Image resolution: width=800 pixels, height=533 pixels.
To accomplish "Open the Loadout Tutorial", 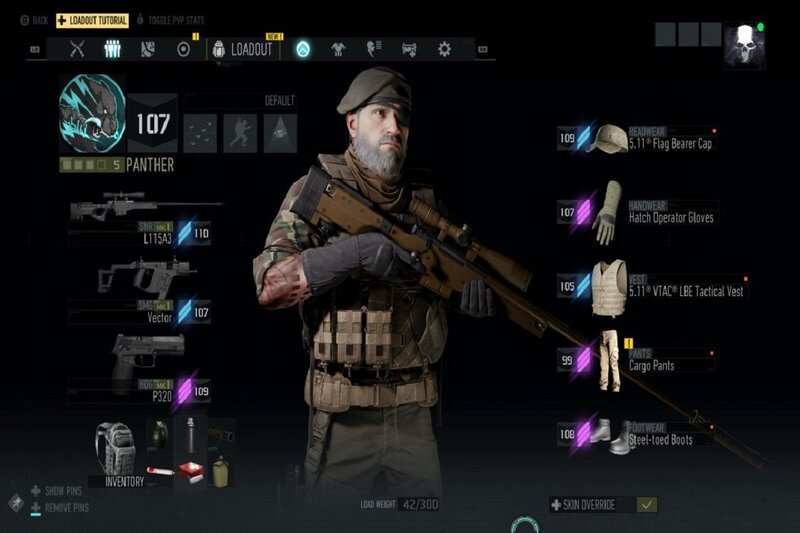I will tap(91, 19).
